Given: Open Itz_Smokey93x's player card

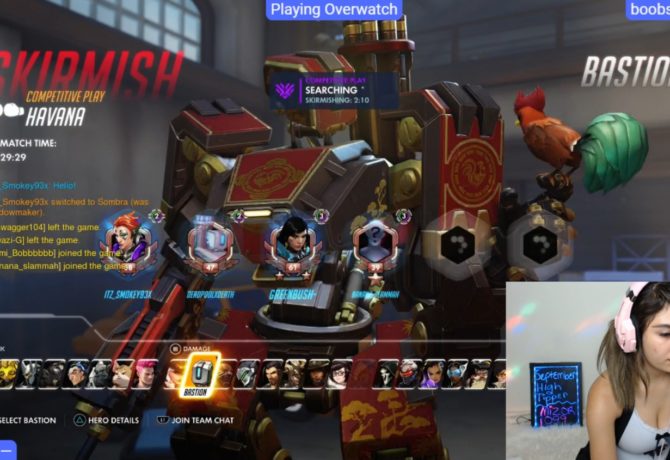Looking at the screenshot, I should click(x=128, y=246).
